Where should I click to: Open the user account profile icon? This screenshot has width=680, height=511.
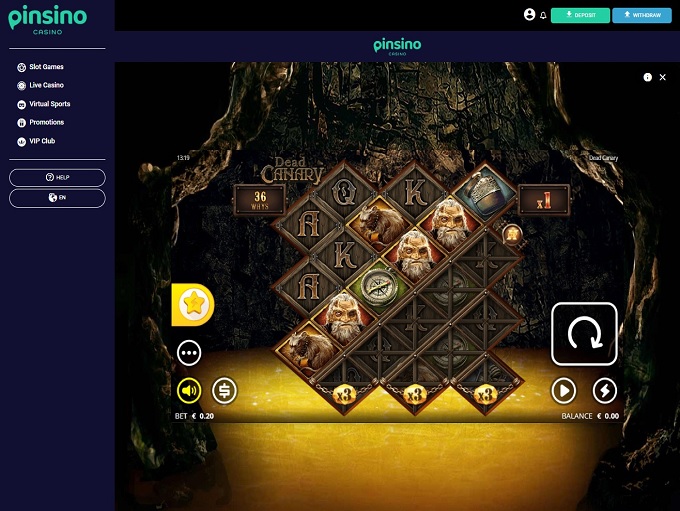(529, 15)
